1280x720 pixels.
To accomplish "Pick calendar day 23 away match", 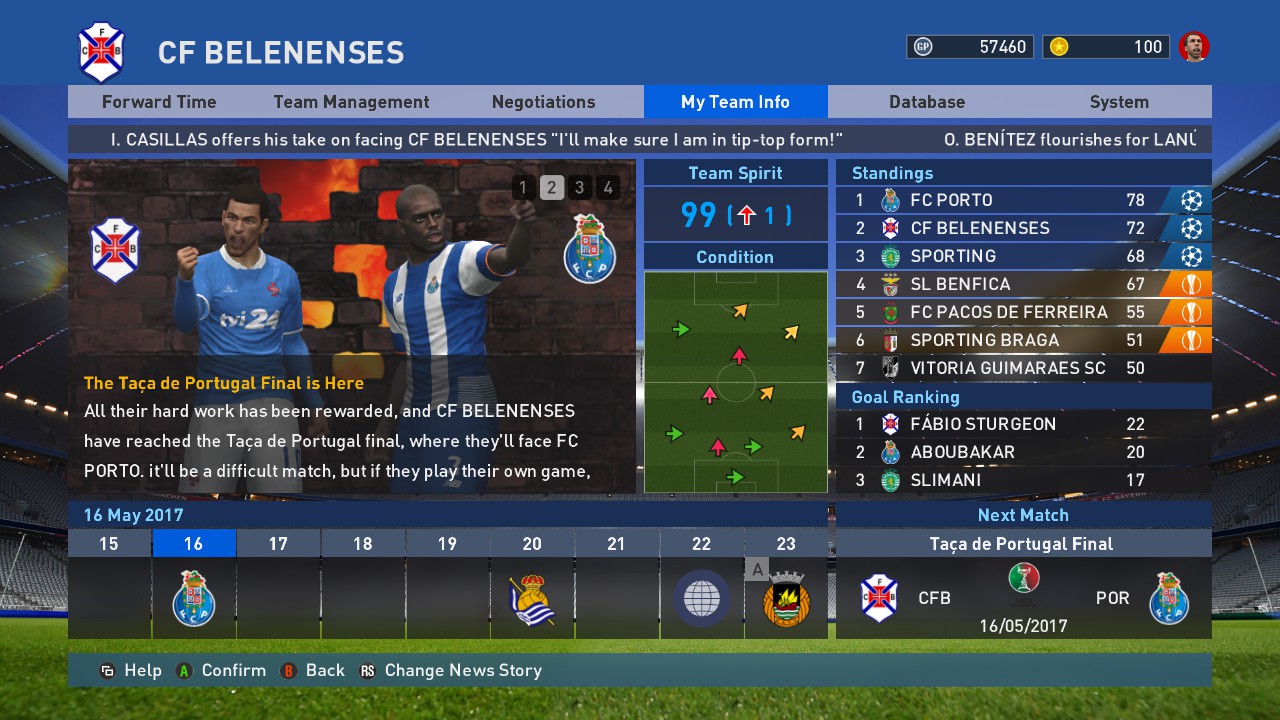I will (x=786, y=597).
